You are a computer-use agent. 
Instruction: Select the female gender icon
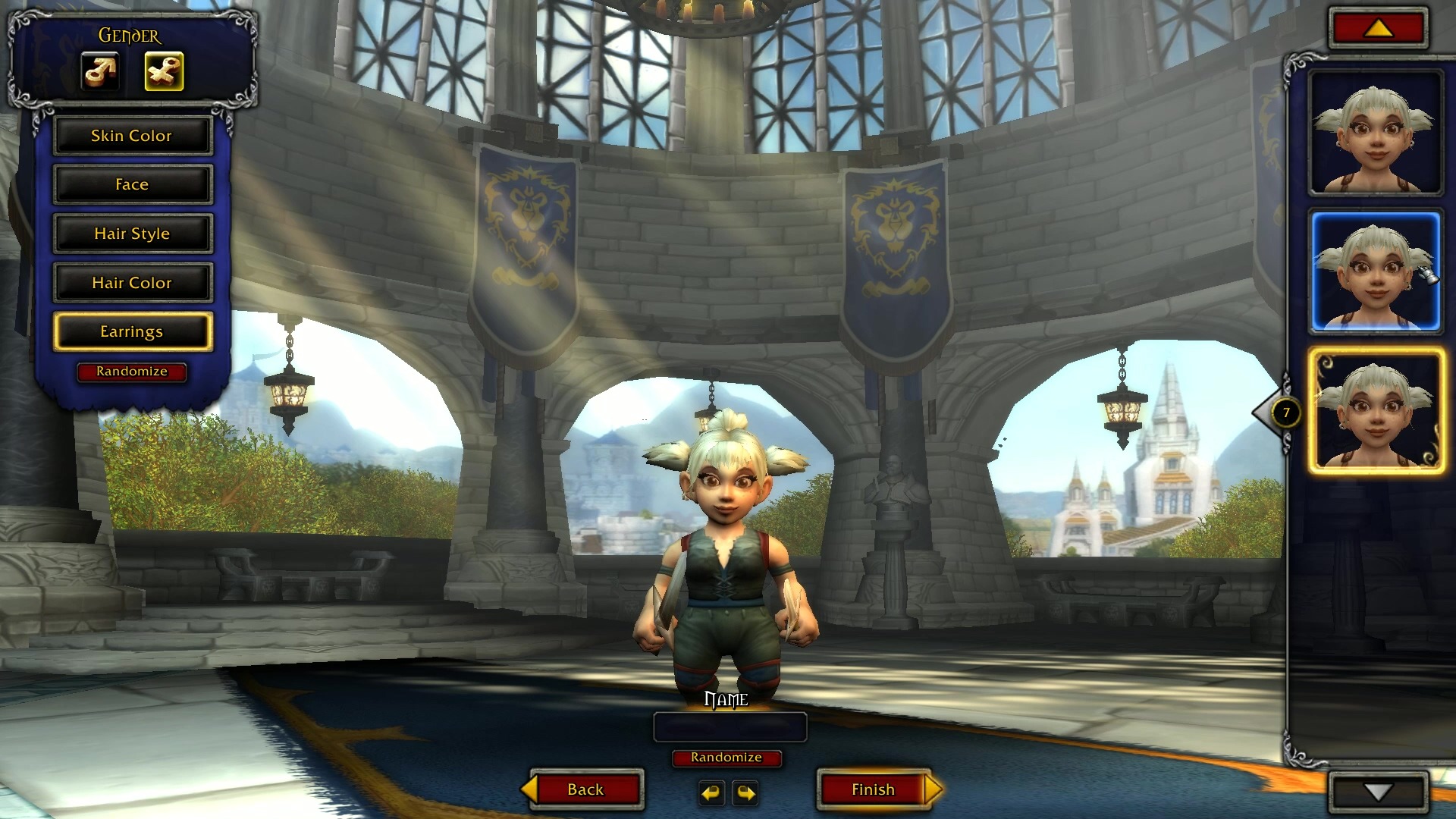(x=164, y=72)
